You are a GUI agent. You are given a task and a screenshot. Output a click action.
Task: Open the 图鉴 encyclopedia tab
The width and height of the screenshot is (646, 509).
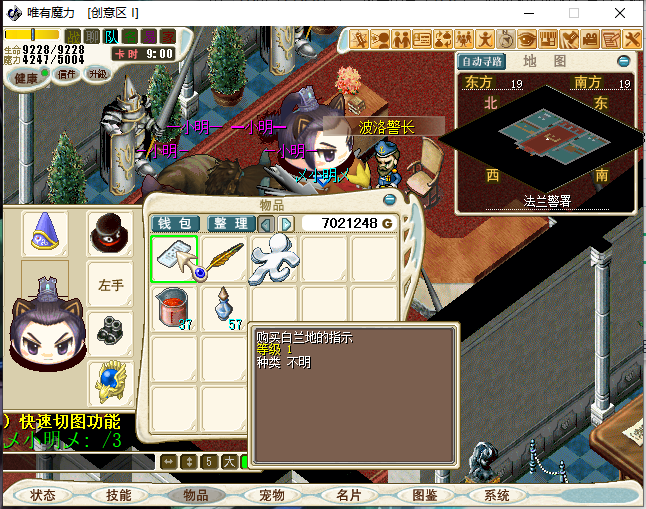(x=424, y=495)
